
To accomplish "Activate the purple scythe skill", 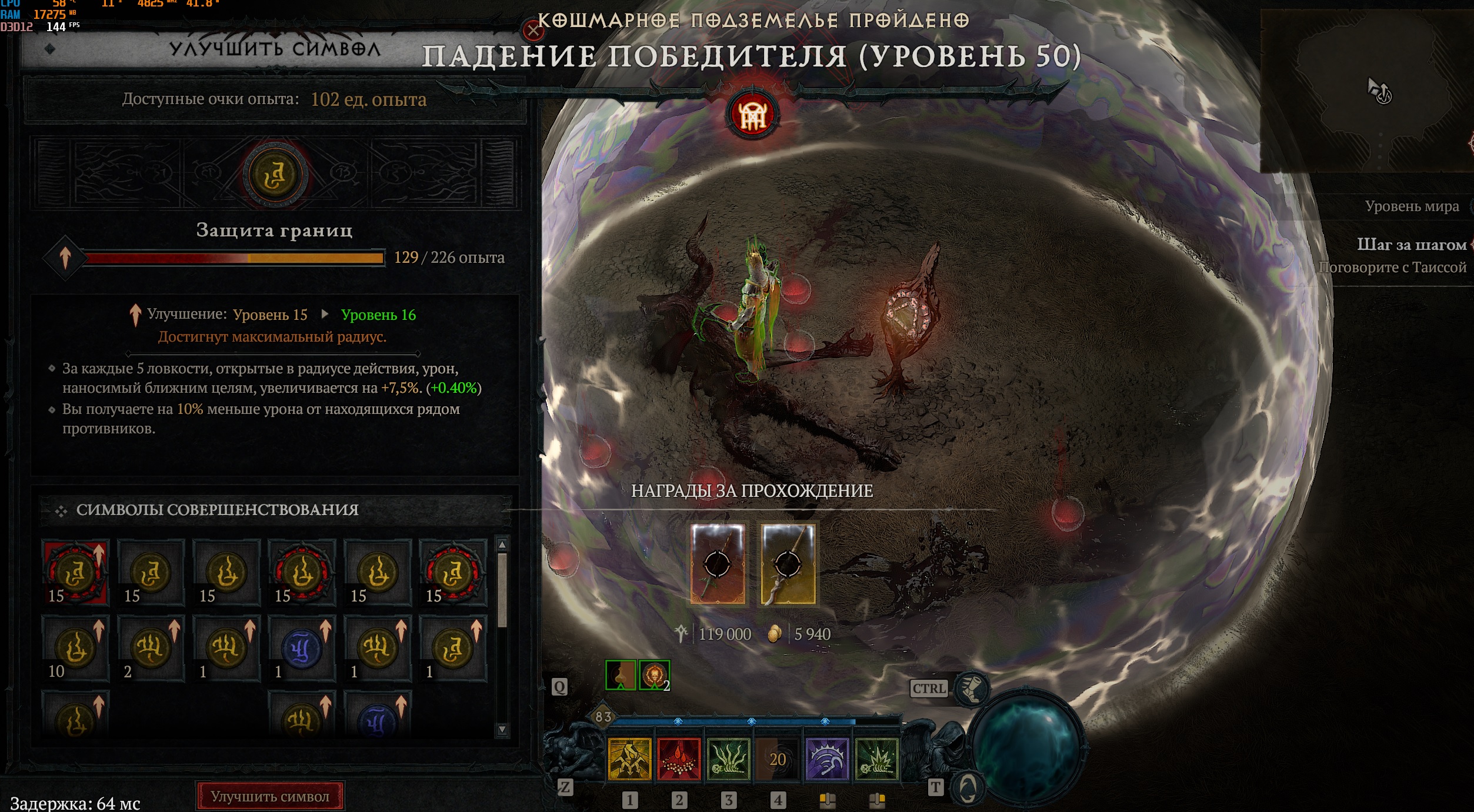I will (827, 759).
